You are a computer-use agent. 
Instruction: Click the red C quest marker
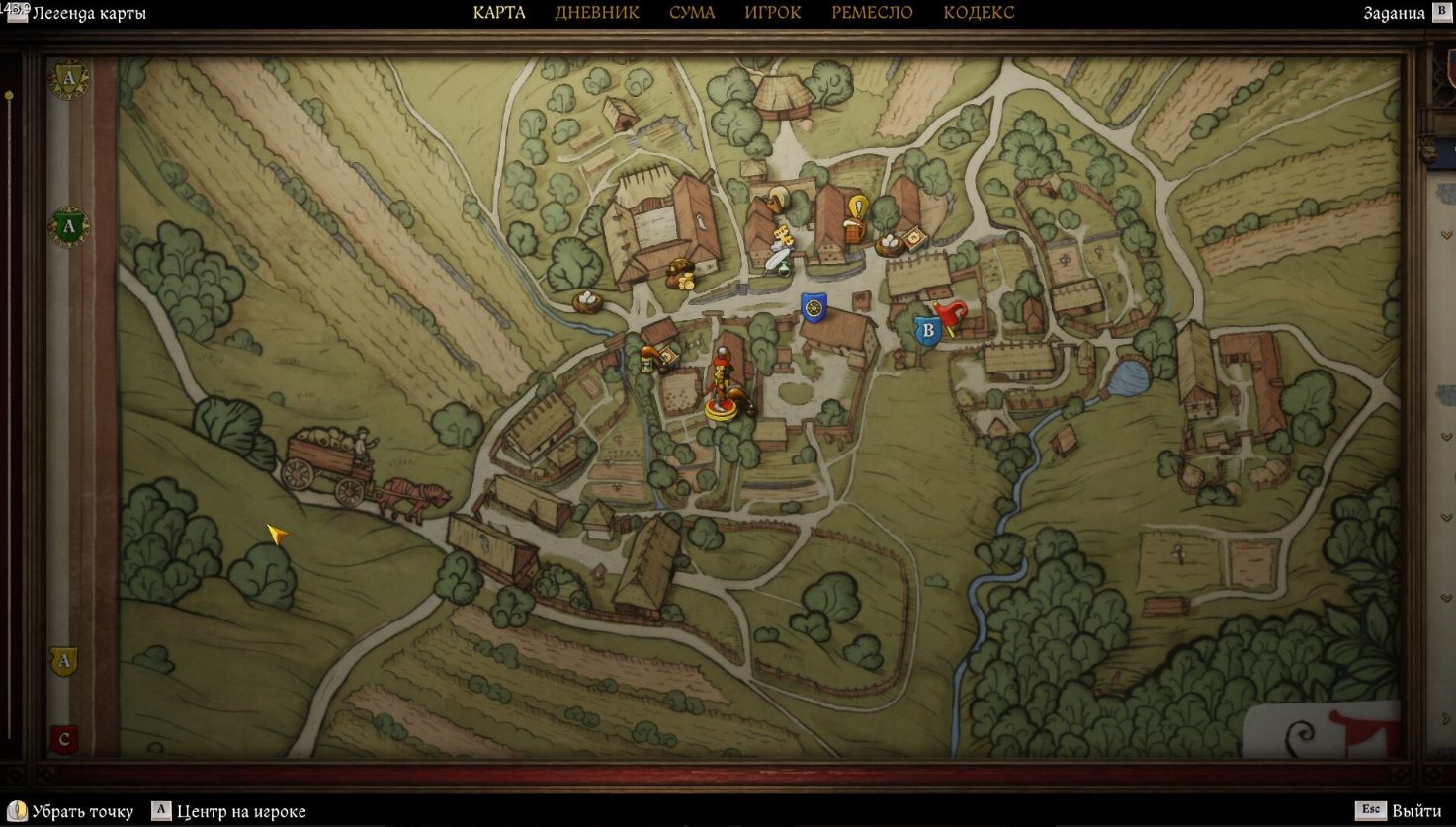click(x=64, y=738)
